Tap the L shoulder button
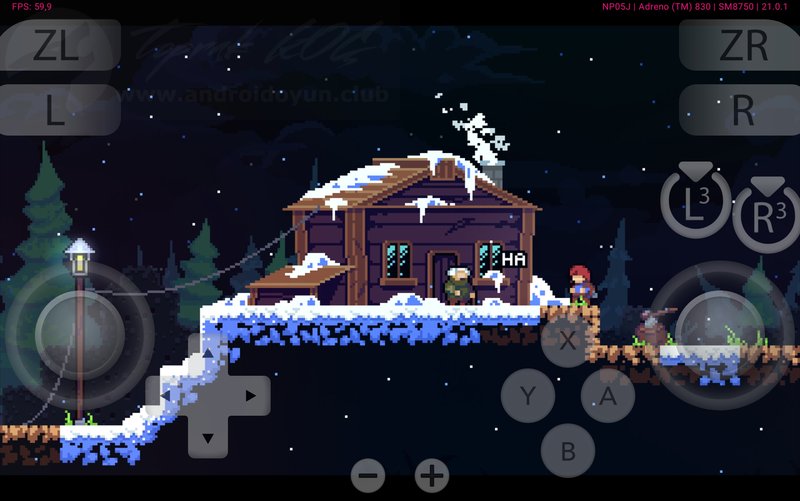Viewport: 800px width, 501px height. tap(56, 110)
